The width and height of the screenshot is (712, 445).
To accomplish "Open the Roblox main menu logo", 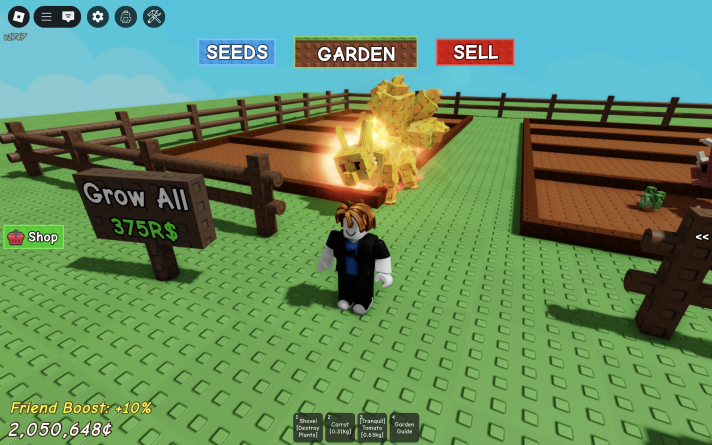I will tap(19, 17).
